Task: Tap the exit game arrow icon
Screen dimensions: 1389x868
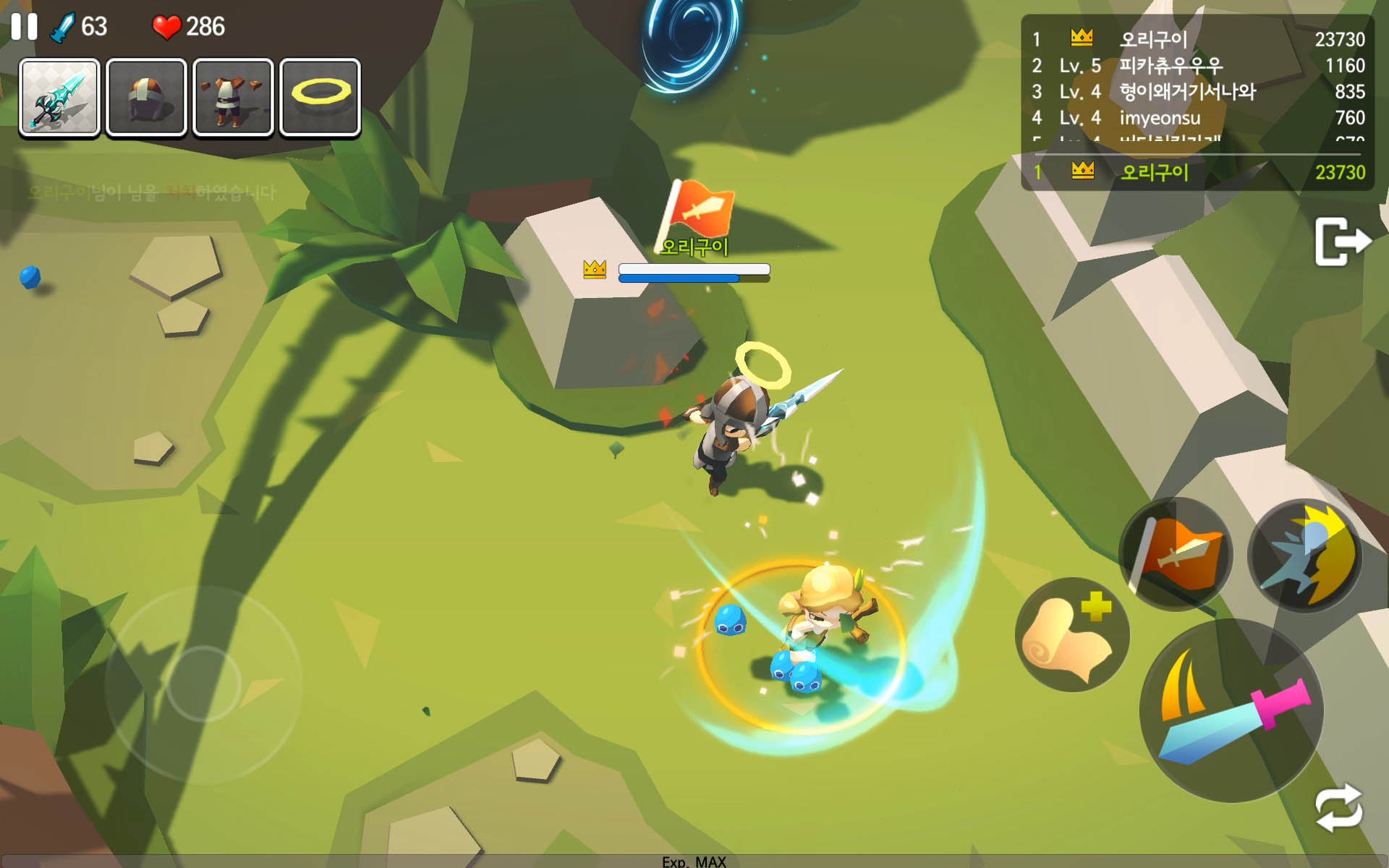Action: click(1341, 242)
